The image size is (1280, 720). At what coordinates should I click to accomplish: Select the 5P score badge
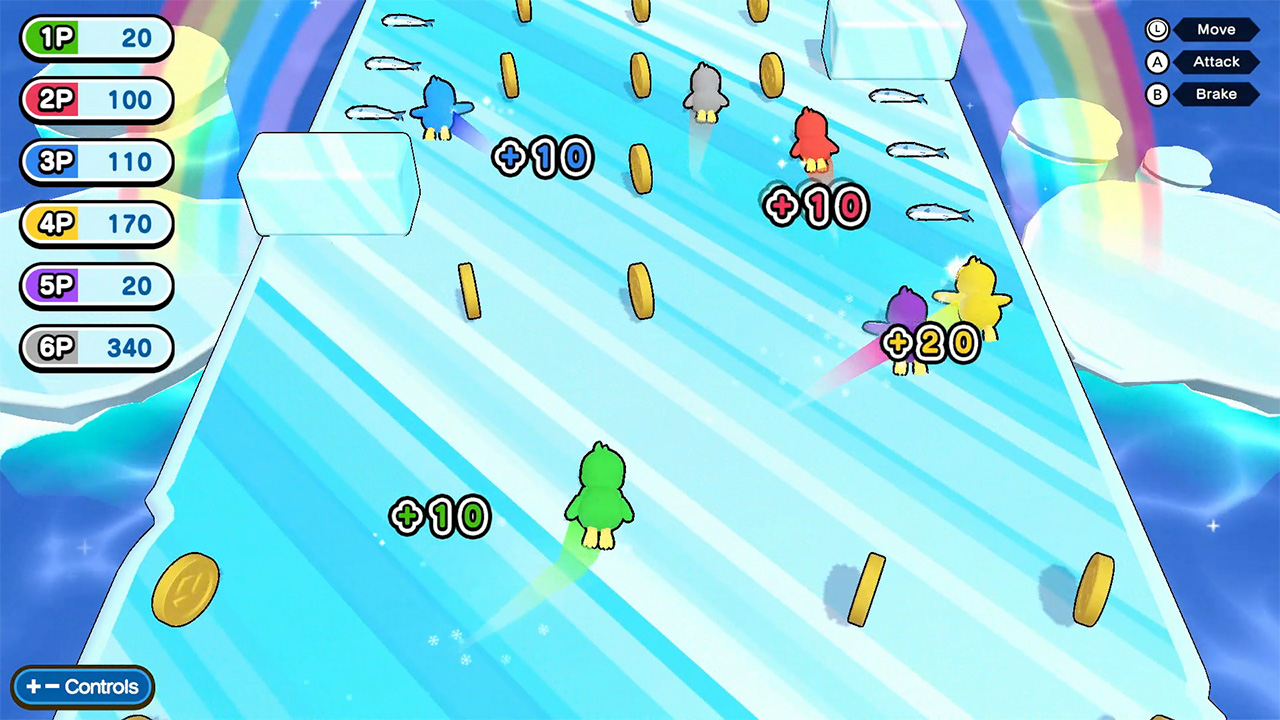coord(96,286)
